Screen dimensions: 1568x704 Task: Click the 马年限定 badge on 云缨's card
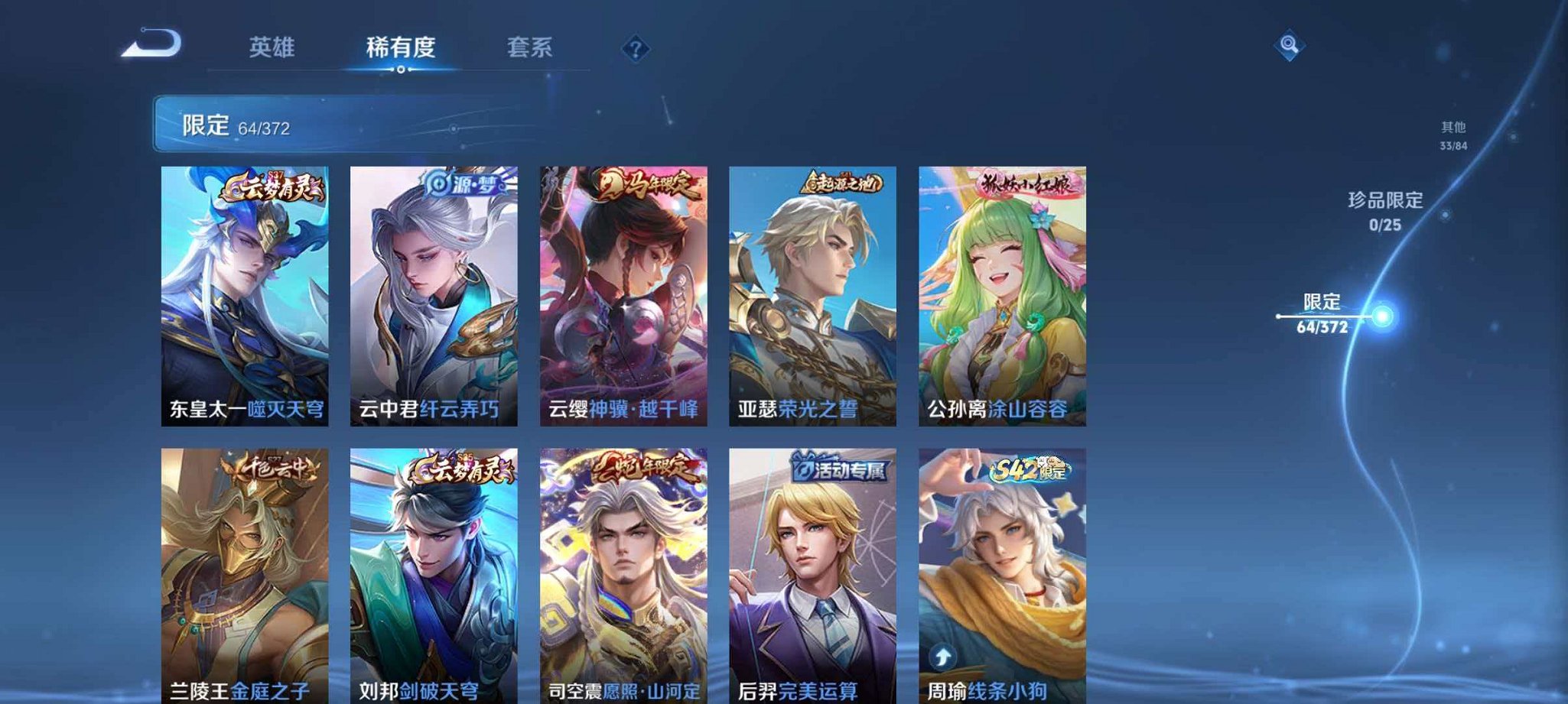click(x=642, y=186)
